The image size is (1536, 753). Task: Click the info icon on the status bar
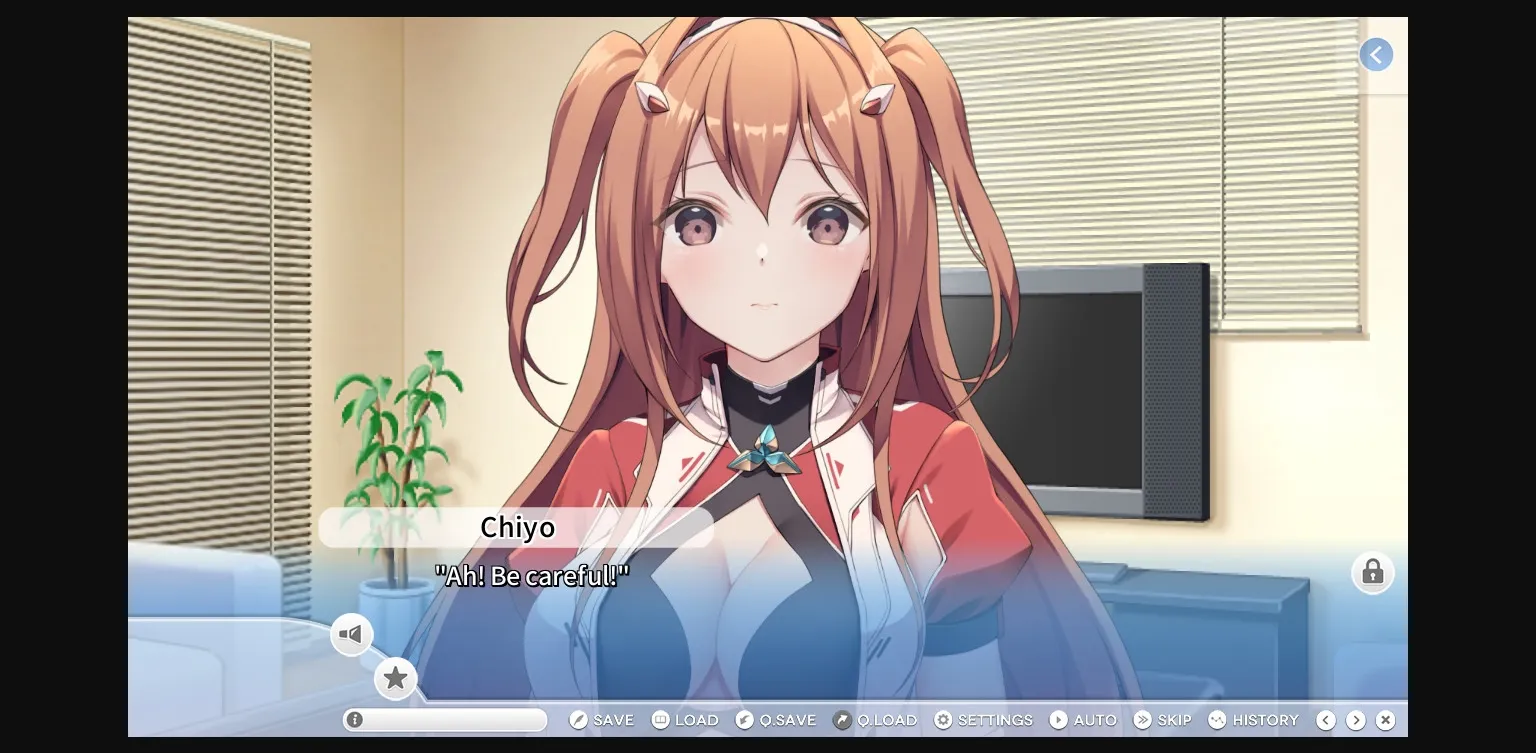coord(357,719)
